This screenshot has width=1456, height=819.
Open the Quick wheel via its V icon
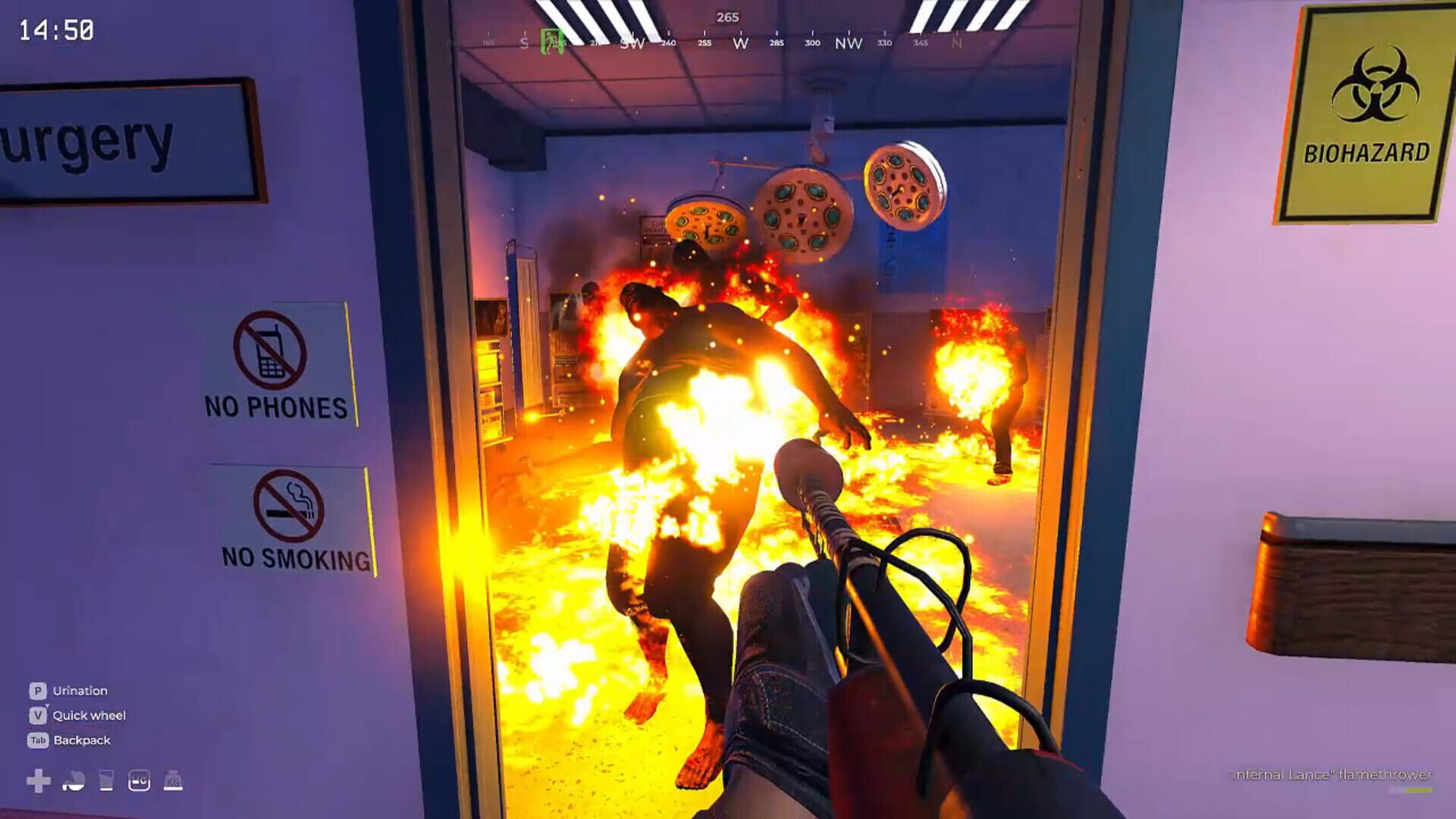[x=36, y=716]
